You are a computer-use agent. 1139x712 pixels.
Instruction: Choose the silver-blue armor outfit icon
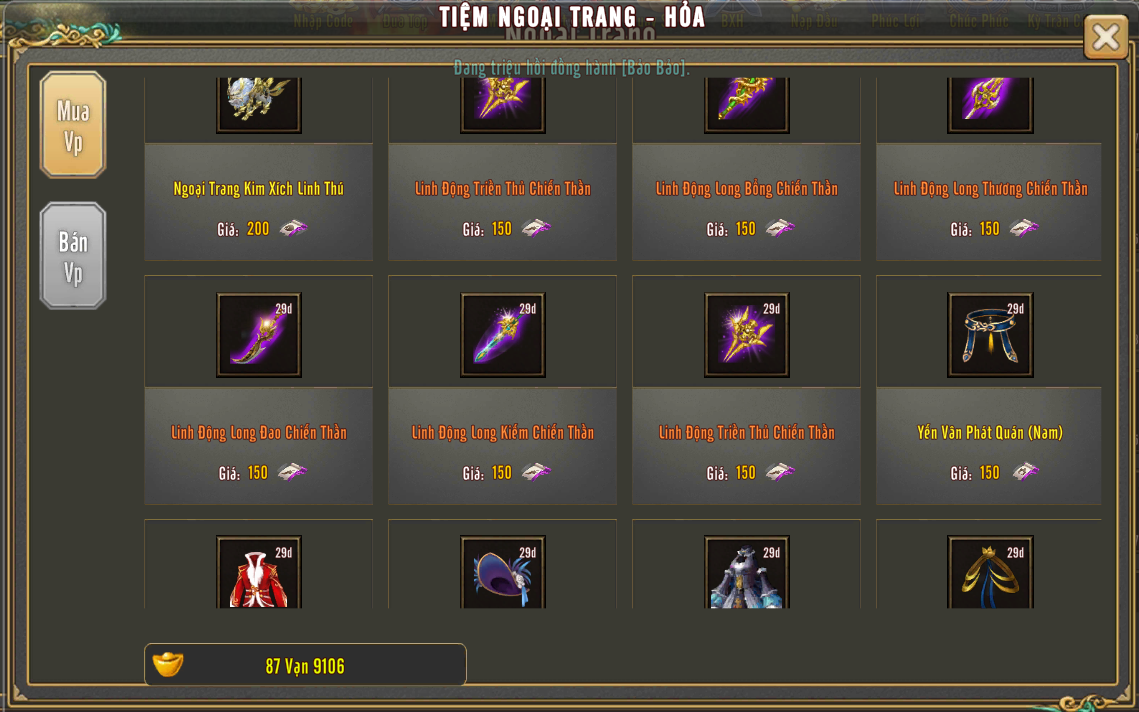coord(746,573)
